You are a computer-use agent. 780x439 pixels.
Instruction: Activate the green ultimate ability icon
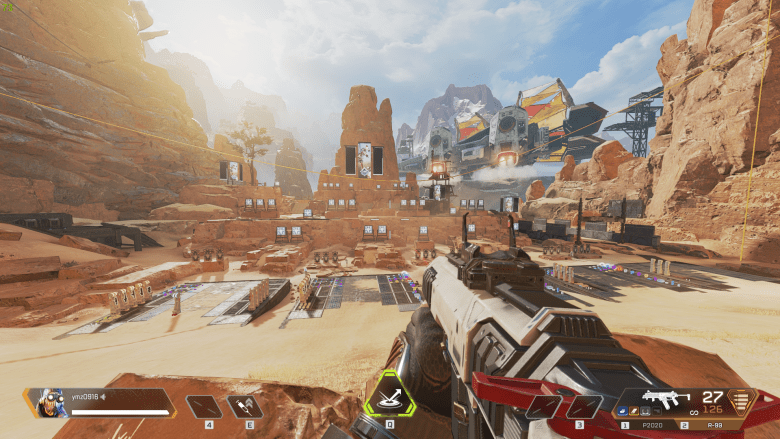(389, 398)
